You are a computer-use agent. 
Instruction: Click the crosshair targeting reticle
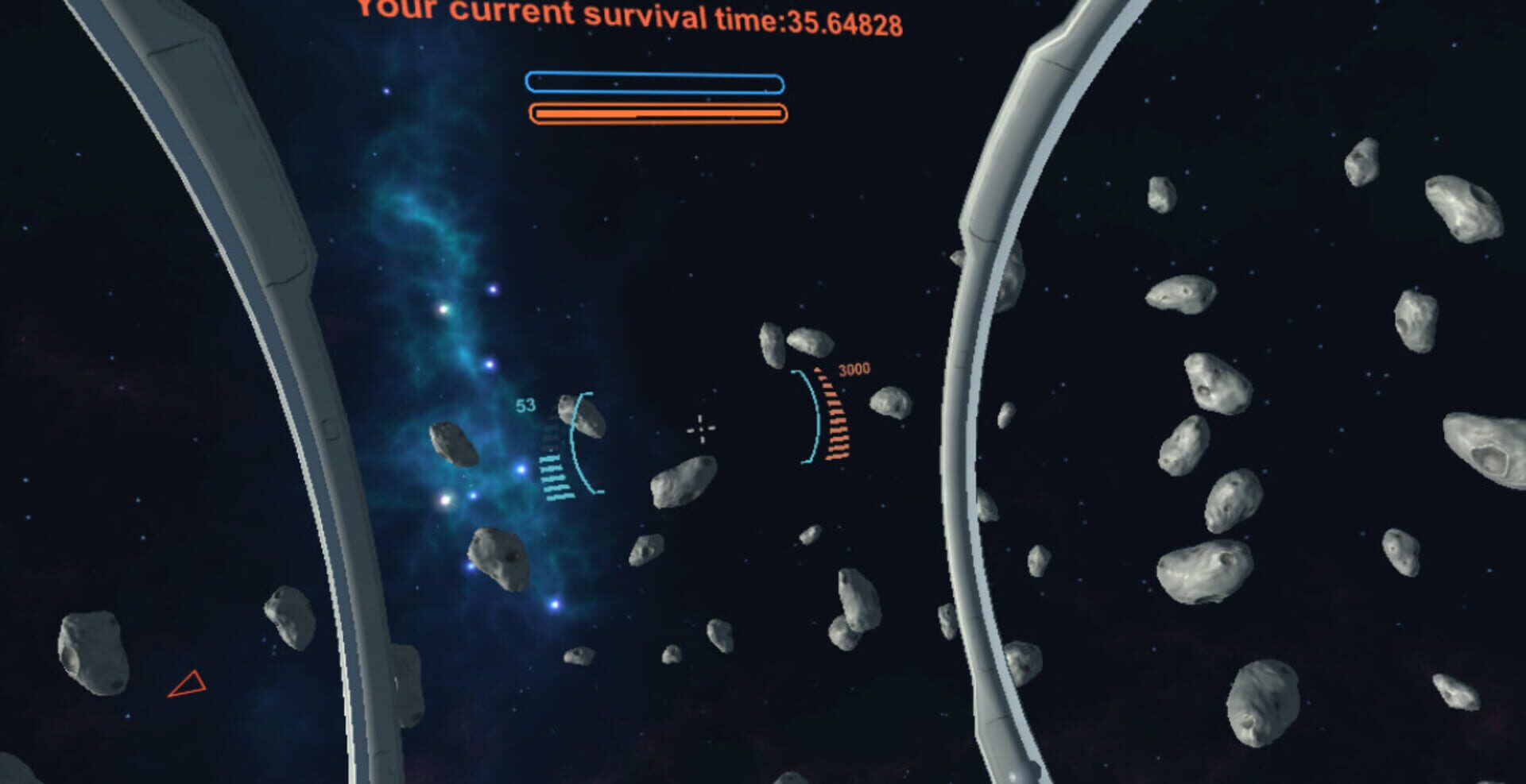[703, 429]
